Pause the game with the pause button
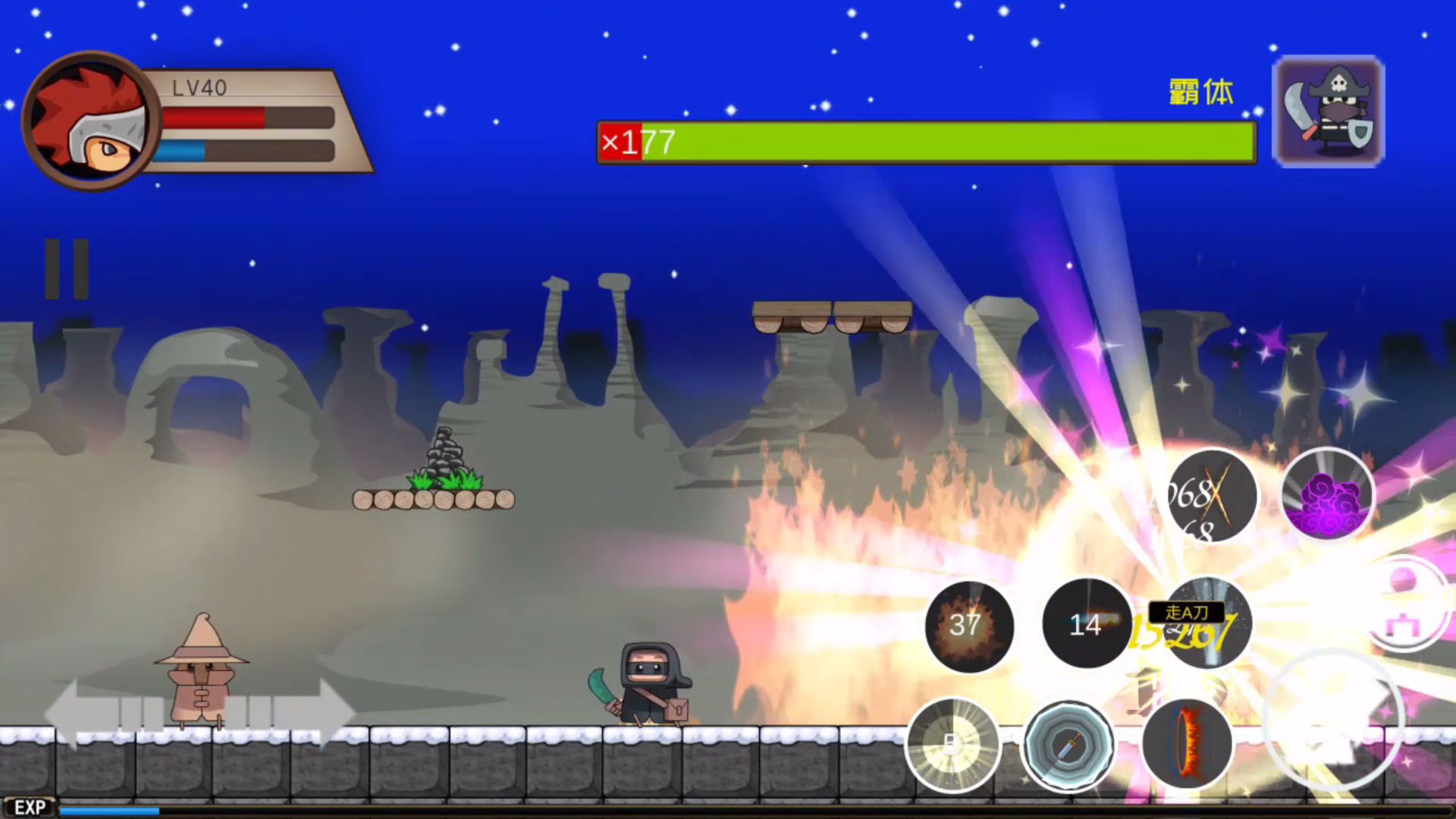The height and width of the screenshot is (819, 1456). click(67, 269)
